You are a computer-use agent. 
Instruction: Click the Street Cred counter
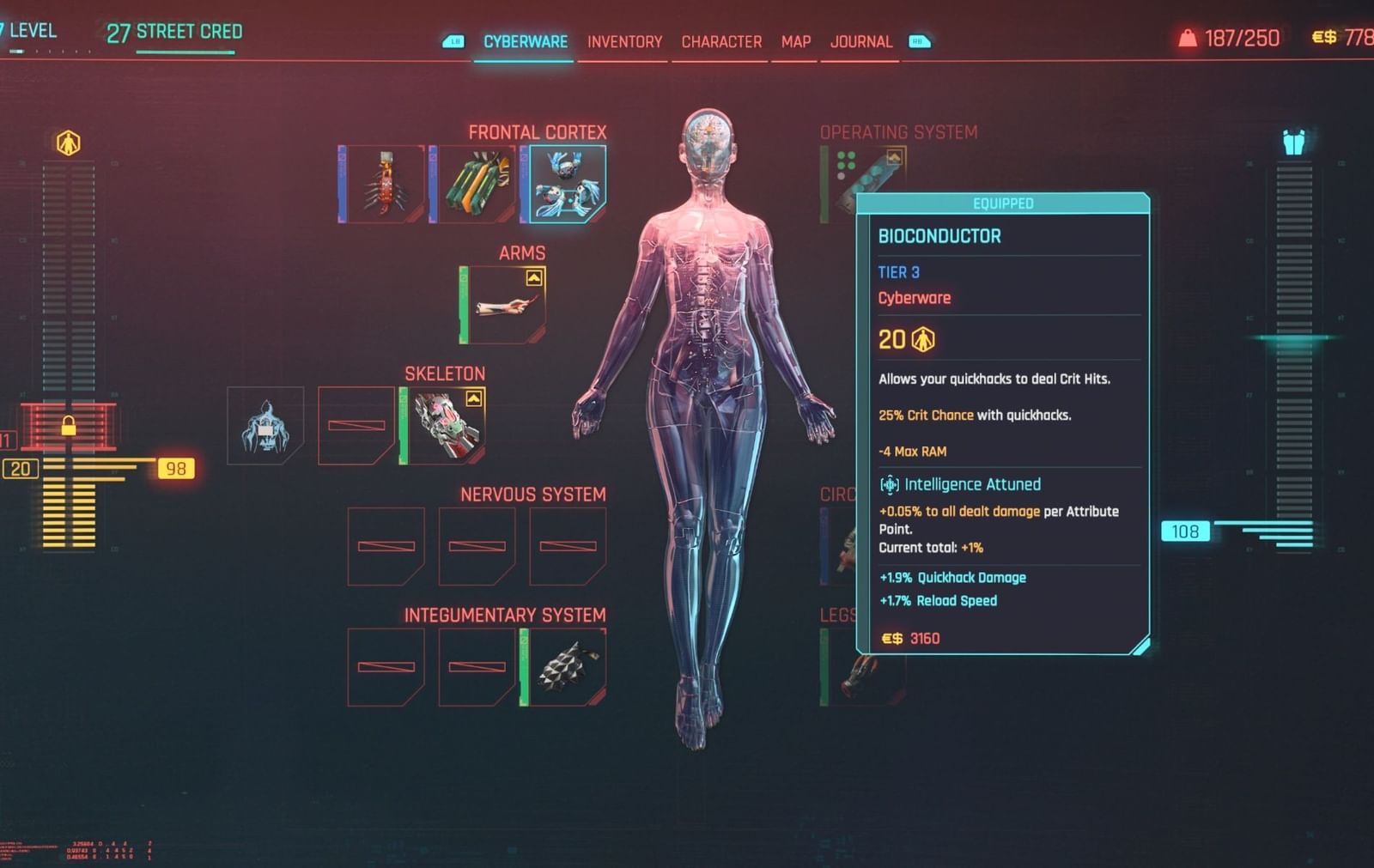pos(175,30)
